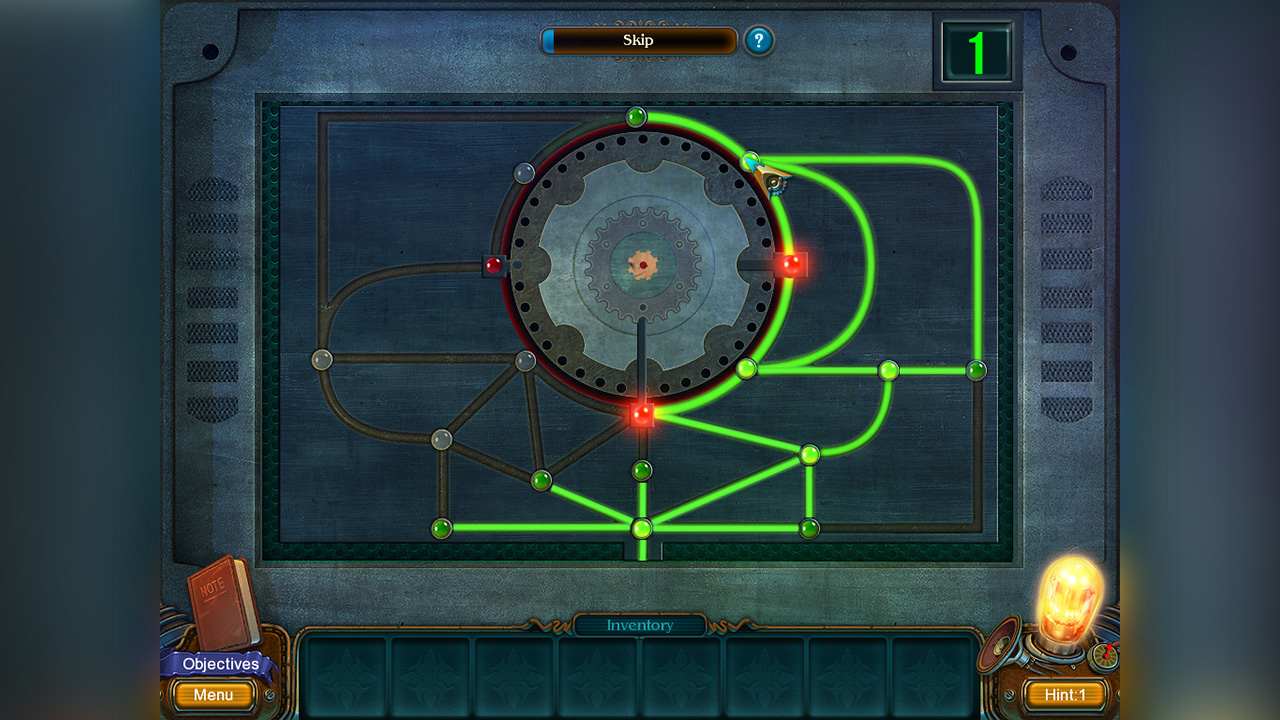Click the blue Skip progress bar
The image size is (1280, 720).
click(x=639, y=41)
